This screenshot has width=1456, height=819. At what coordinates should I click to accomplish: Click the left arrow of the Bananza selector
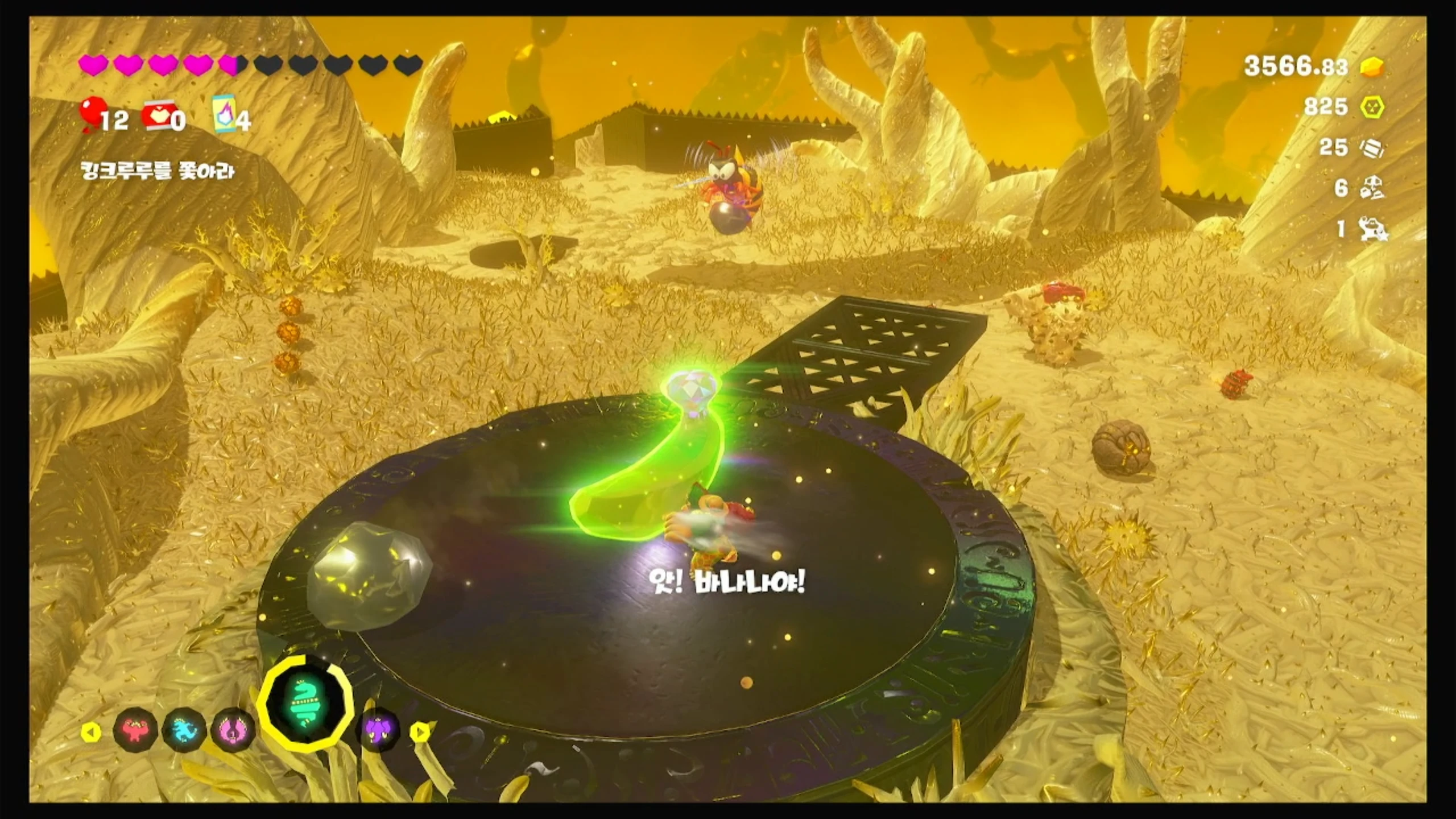pyautogui.click(x=90, y=732)
